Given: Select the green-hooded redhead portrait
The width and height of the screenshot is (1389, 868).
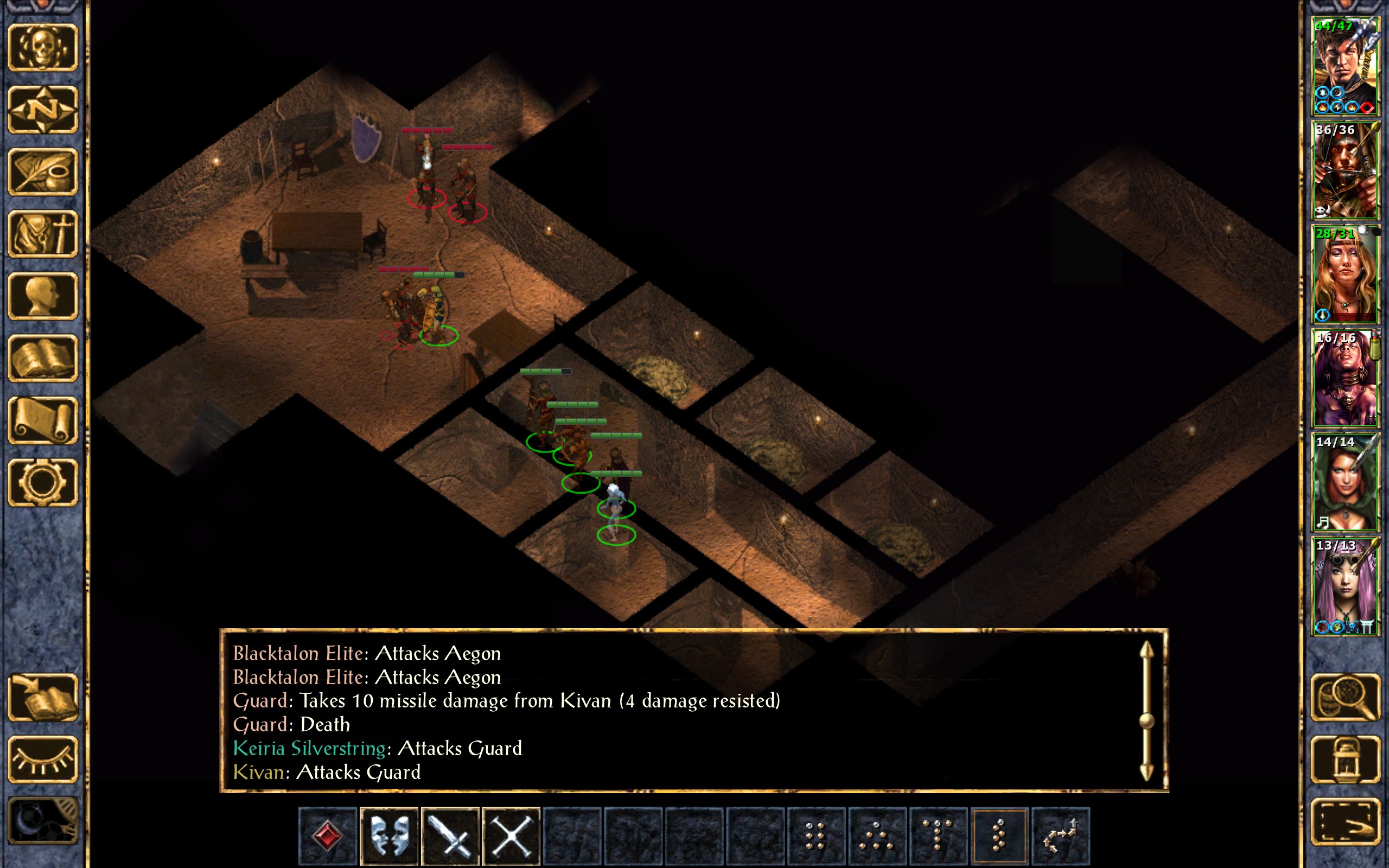Looking at the screenshot, I should 1345,482.
